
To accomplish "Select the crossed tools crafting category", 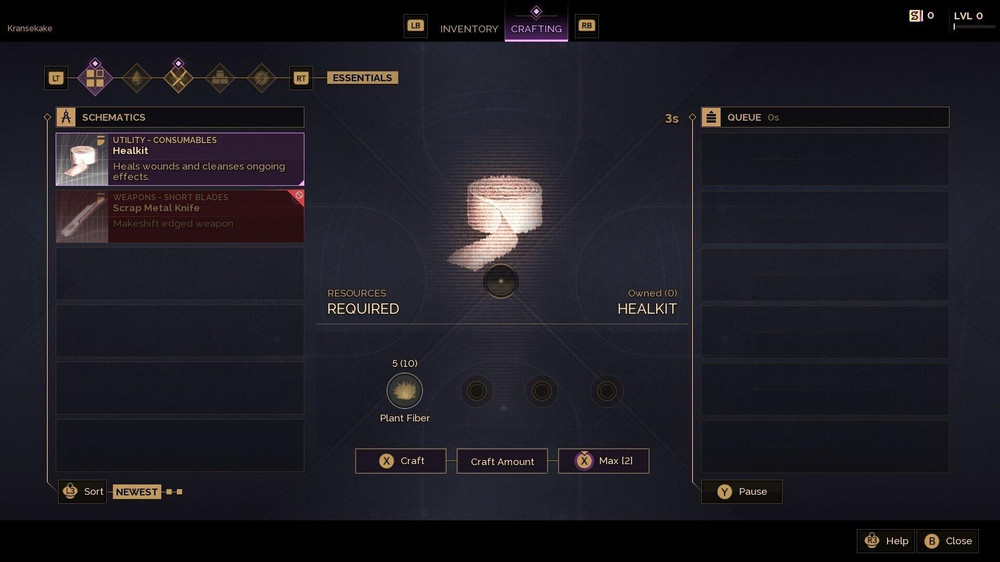I will click(x=178, y=77).
